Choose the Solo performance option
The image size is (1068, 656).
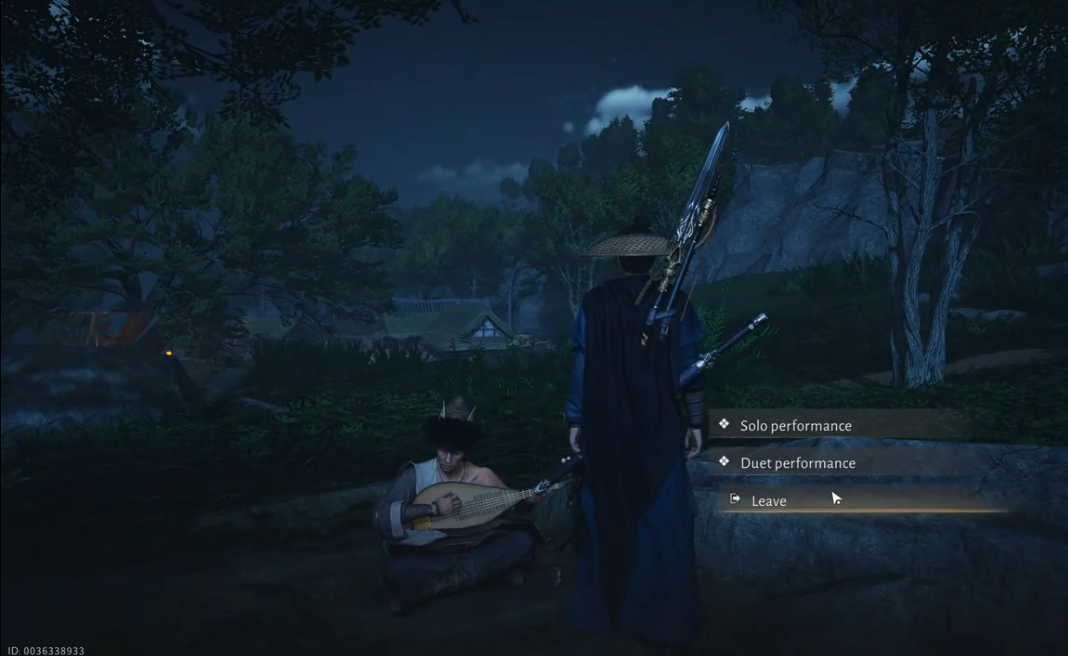tap(796, 426)
